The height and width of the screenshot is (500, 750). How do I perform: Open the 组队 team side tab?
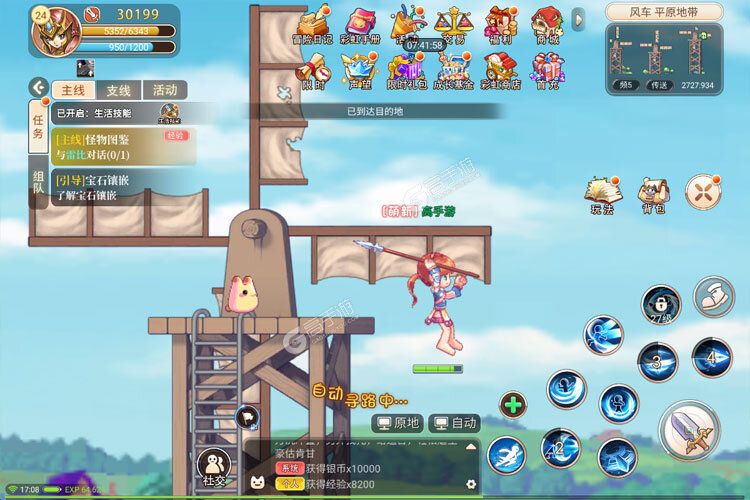[38, 180]
